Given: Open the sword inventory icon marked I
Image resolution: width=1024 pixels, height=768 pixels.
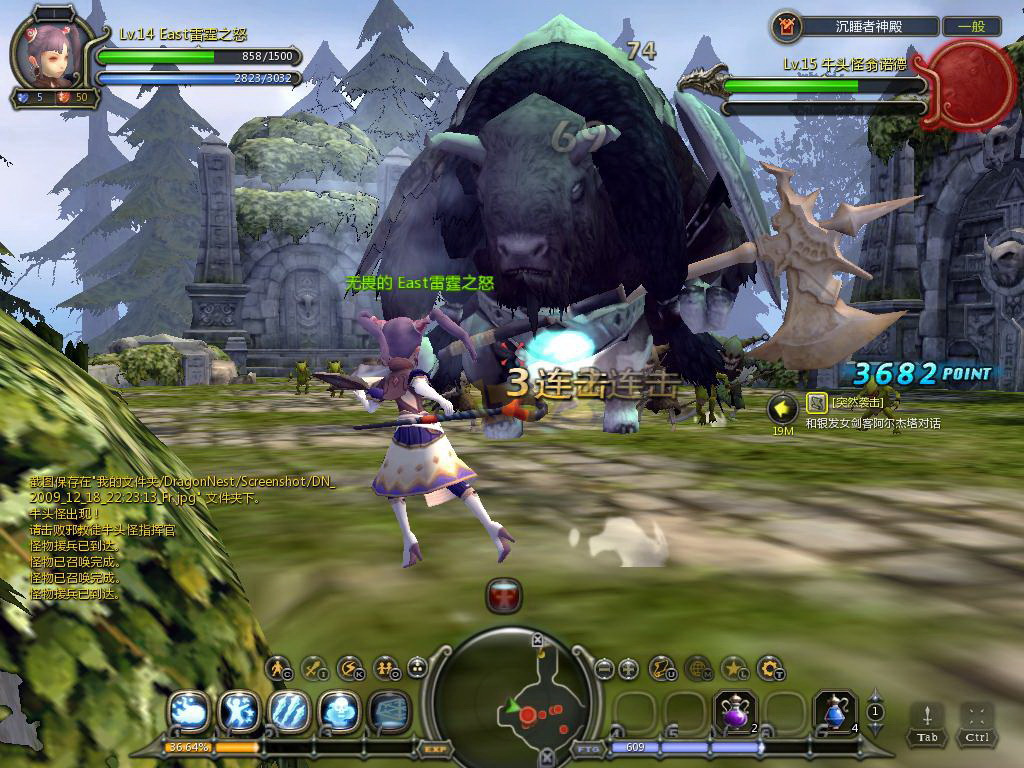Looking at the screenshot, I should click(x=313, y=667).
